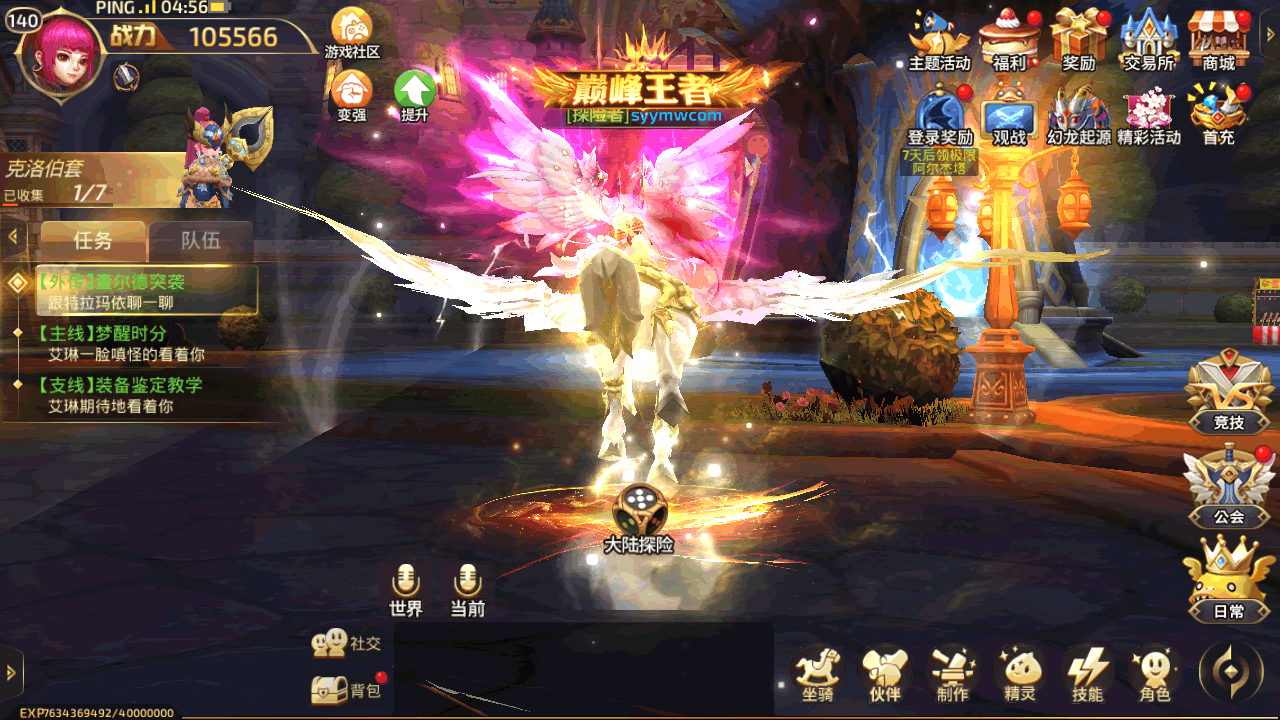The height and width of the screenshot is (720, 1280).
Task: Open the 竞技 arena button
Action: tap(1228, 392)
